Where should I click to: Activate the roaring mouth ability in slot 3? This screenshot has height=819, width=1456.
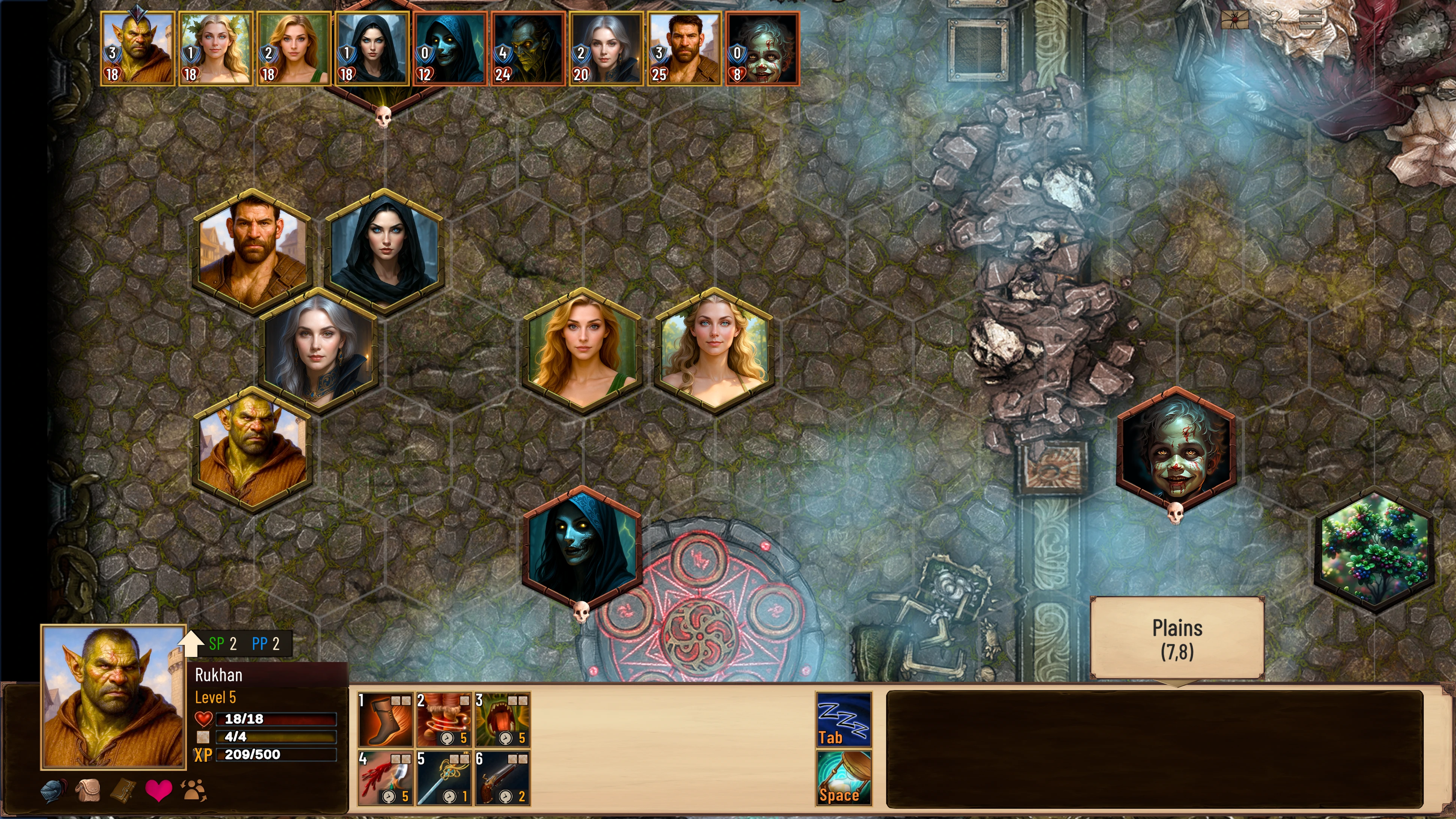point(502,719)
